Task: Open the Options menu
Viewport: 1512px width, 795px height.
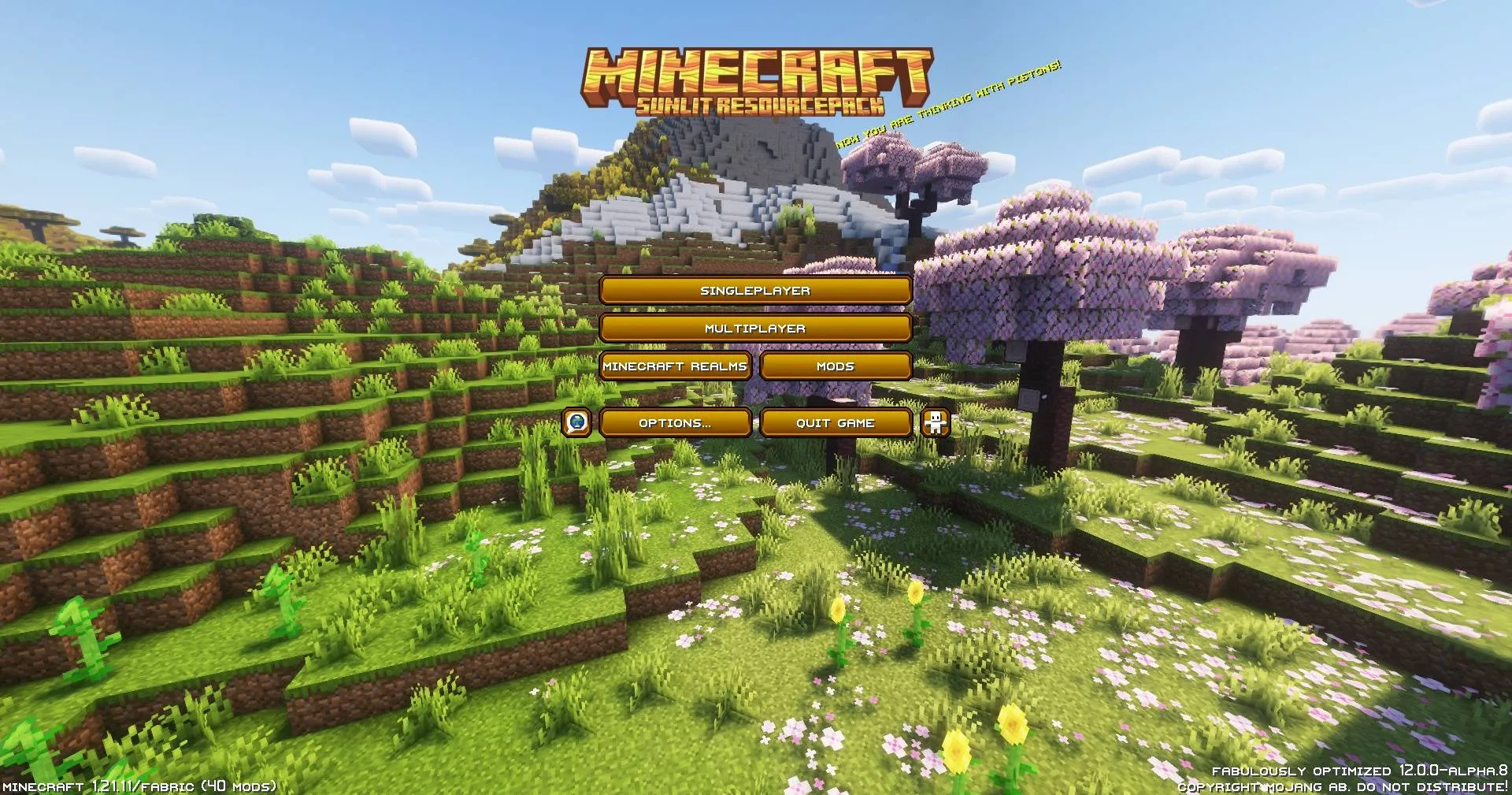Action: [676, 423]
